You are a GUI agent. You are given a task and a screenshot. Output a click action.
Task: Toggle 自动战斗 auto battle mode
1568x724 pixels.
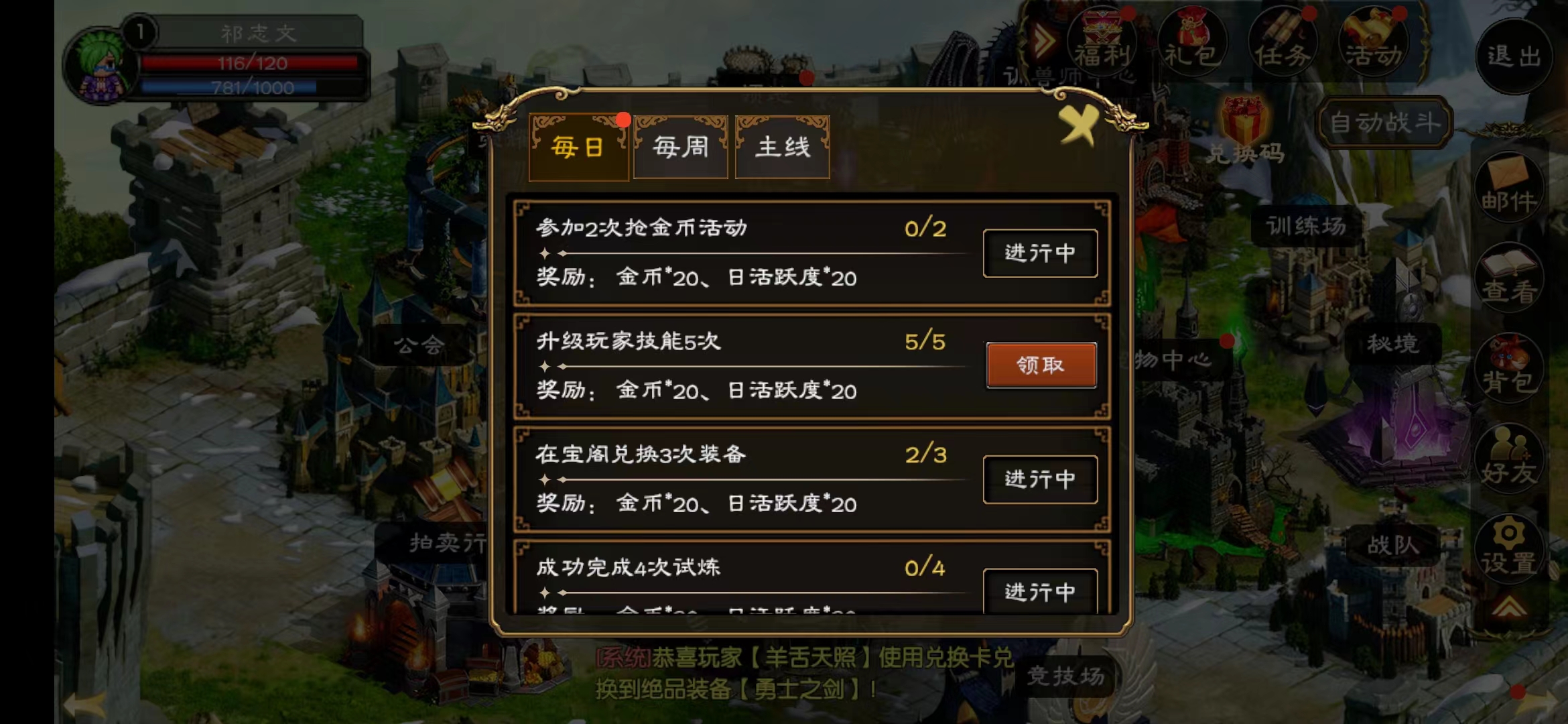click(x=1384, y=121)
